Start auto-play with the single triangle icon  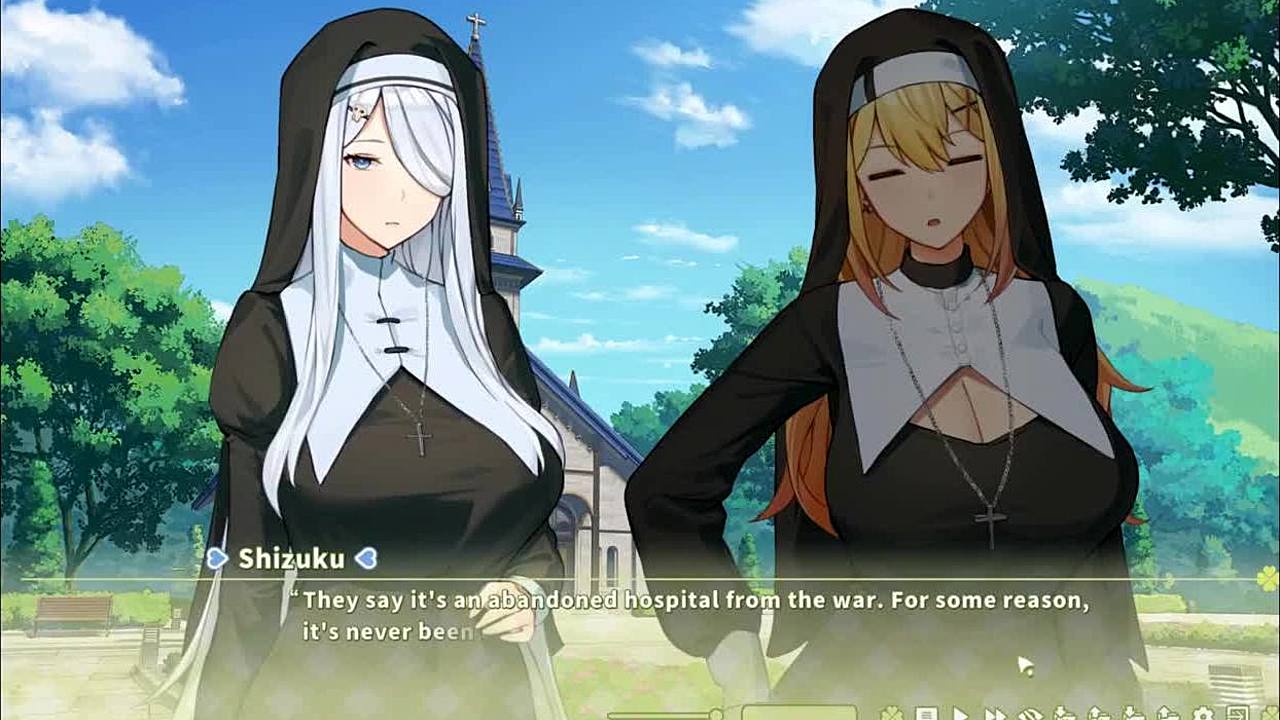960,714
